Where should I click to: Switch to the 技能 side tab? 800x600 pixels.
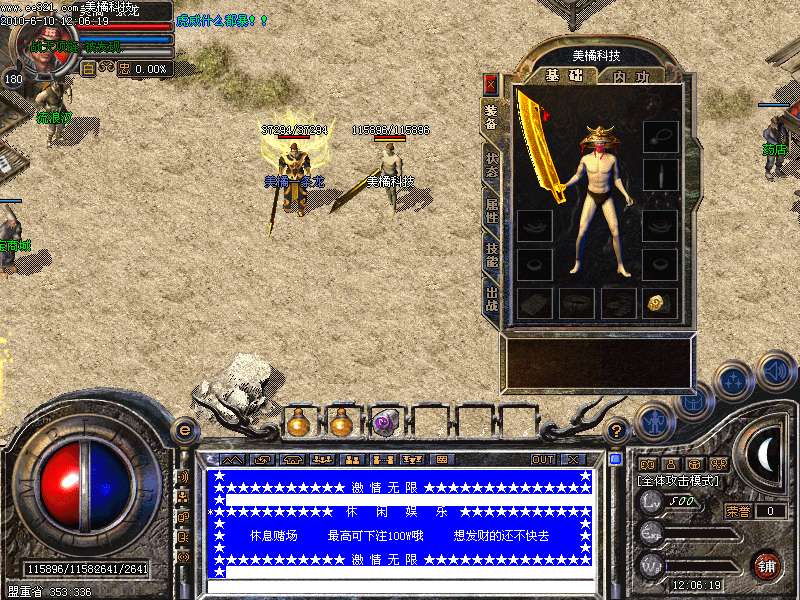(491, 256)
